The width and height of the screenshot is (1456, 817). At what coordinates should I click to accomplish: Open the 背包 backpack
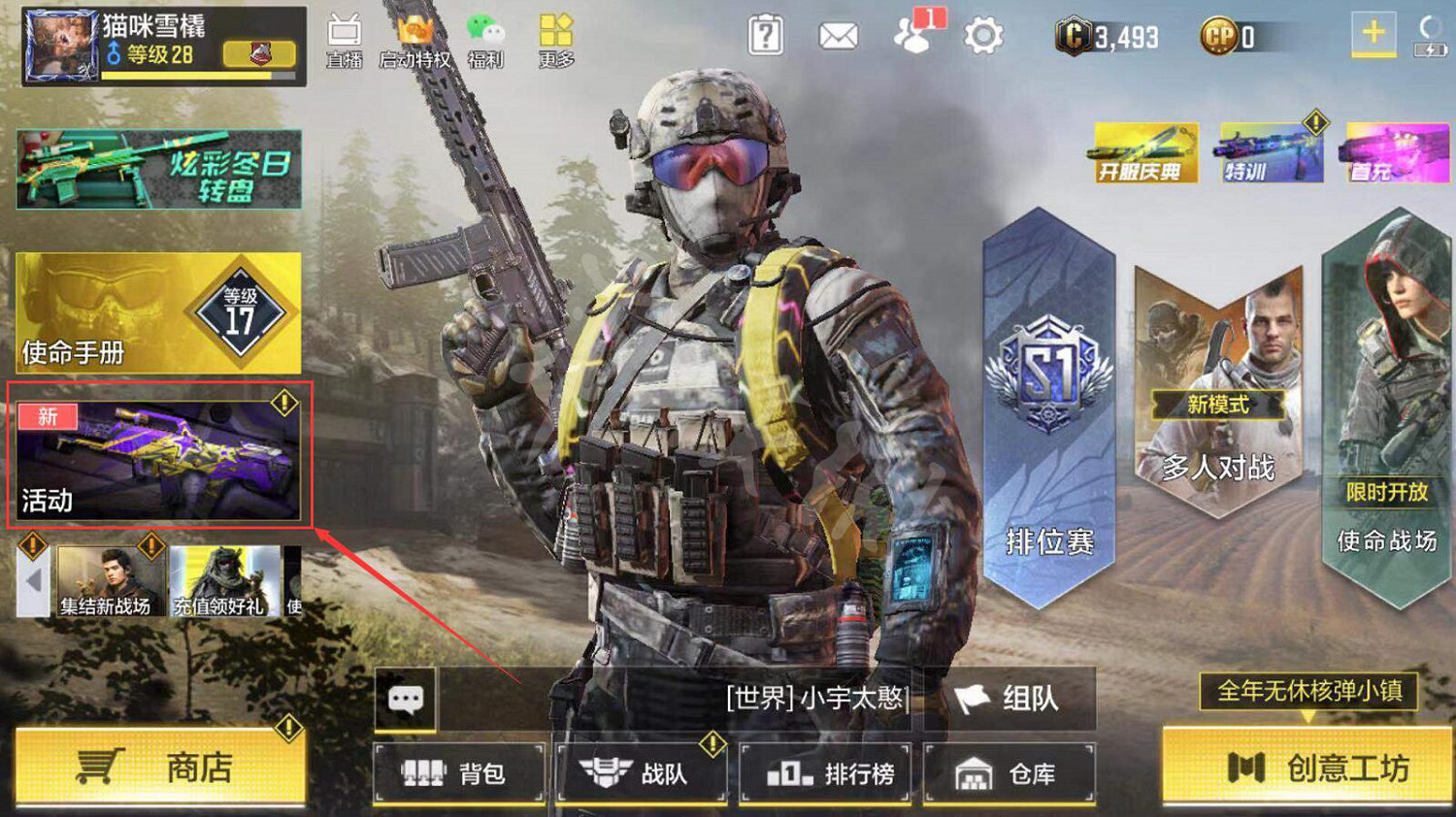pos(458,772)
